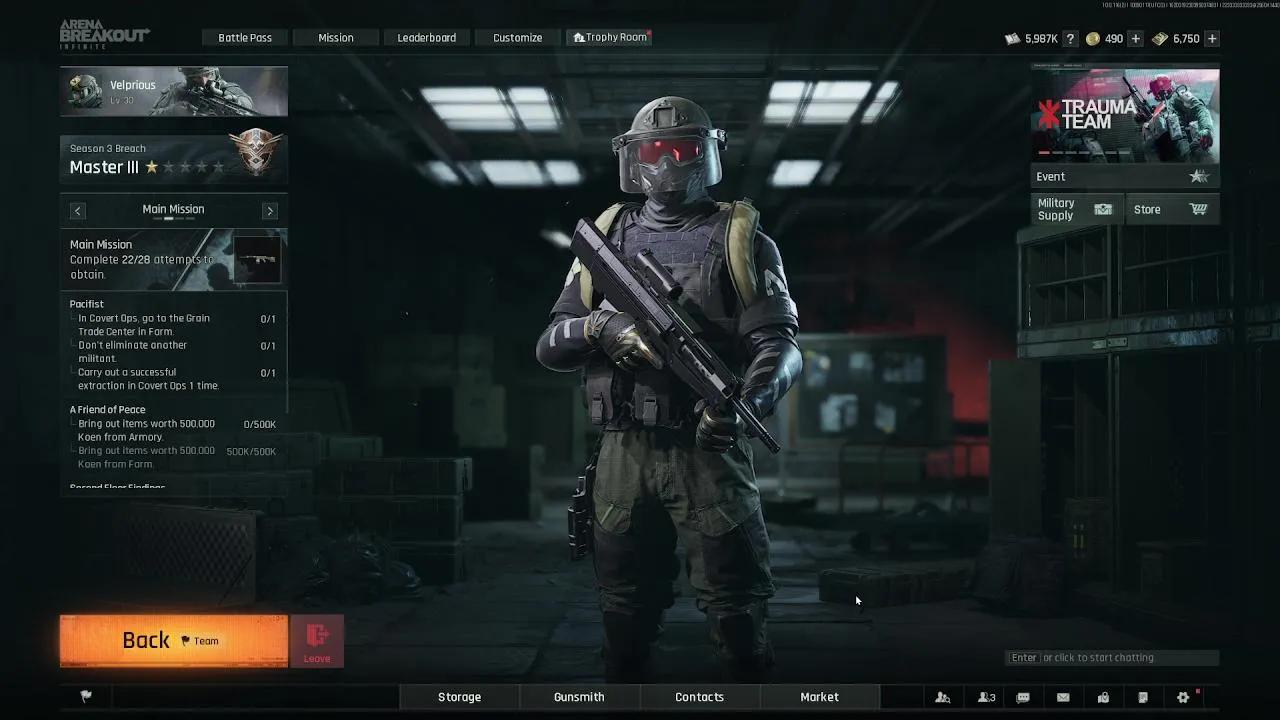Screen dimensions: 1280x720
Task: View Season 3 Breach Master III rank
Action: (x=174, y=159)
